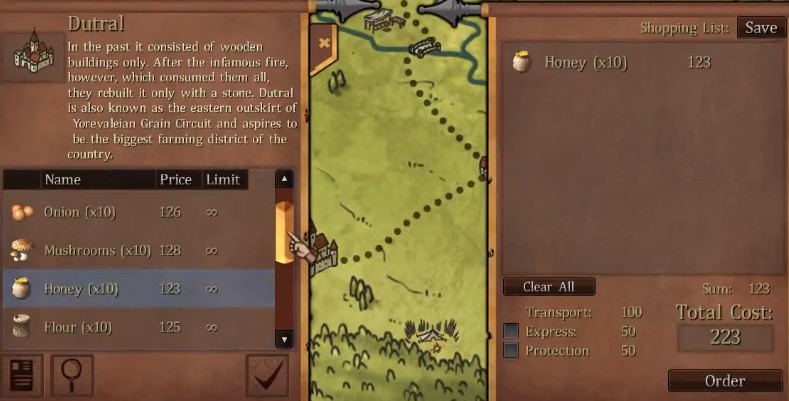Choose Mushrooms (x10) row
Viewport: 789px width, 401px height.
138,250
